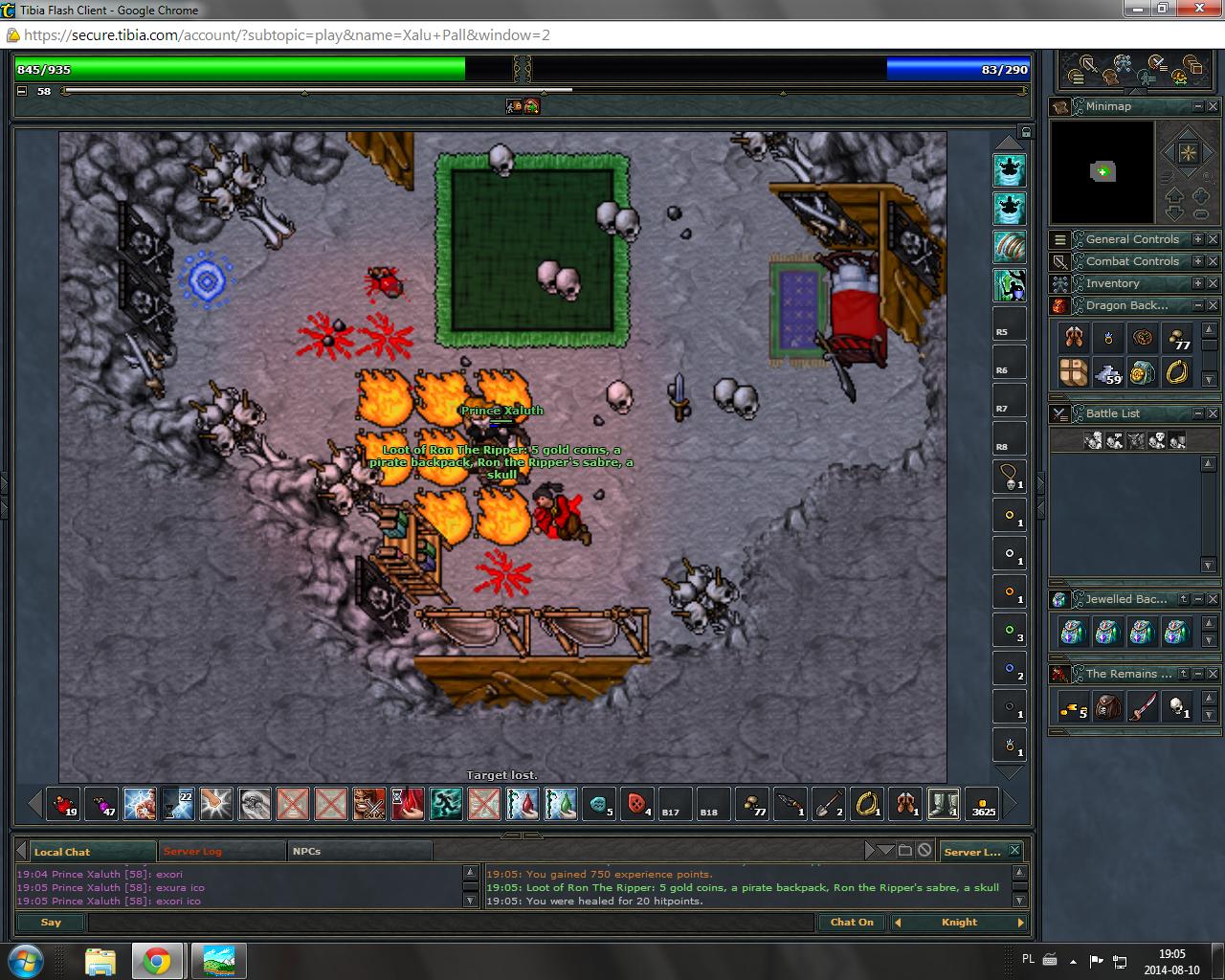Screen dimensions: 1225x980
Task: Toggle the Chat On button
Action: 851,923
